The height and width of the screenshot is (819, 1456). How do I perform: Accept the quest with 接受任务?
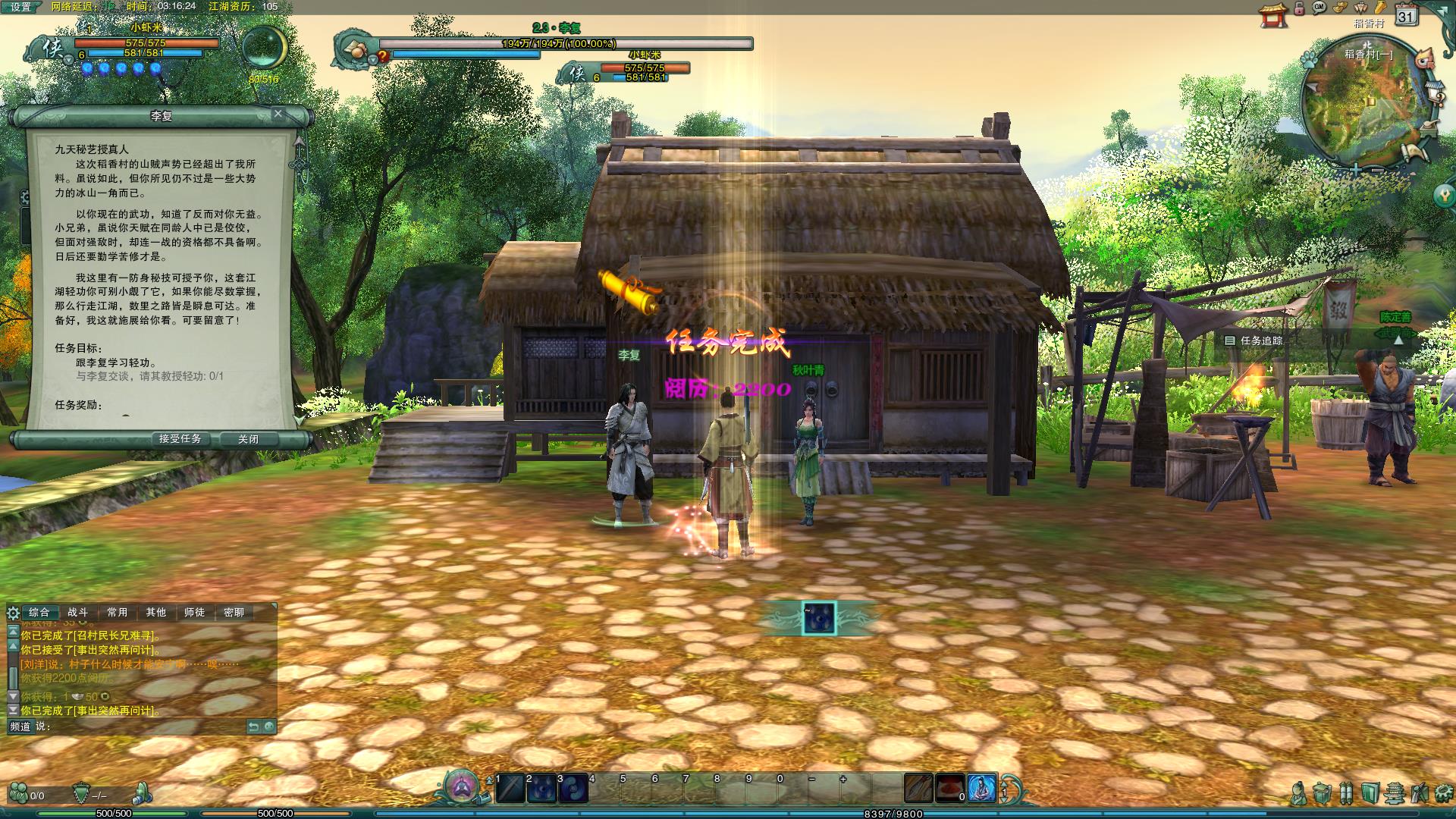click(x=180, y=439)
